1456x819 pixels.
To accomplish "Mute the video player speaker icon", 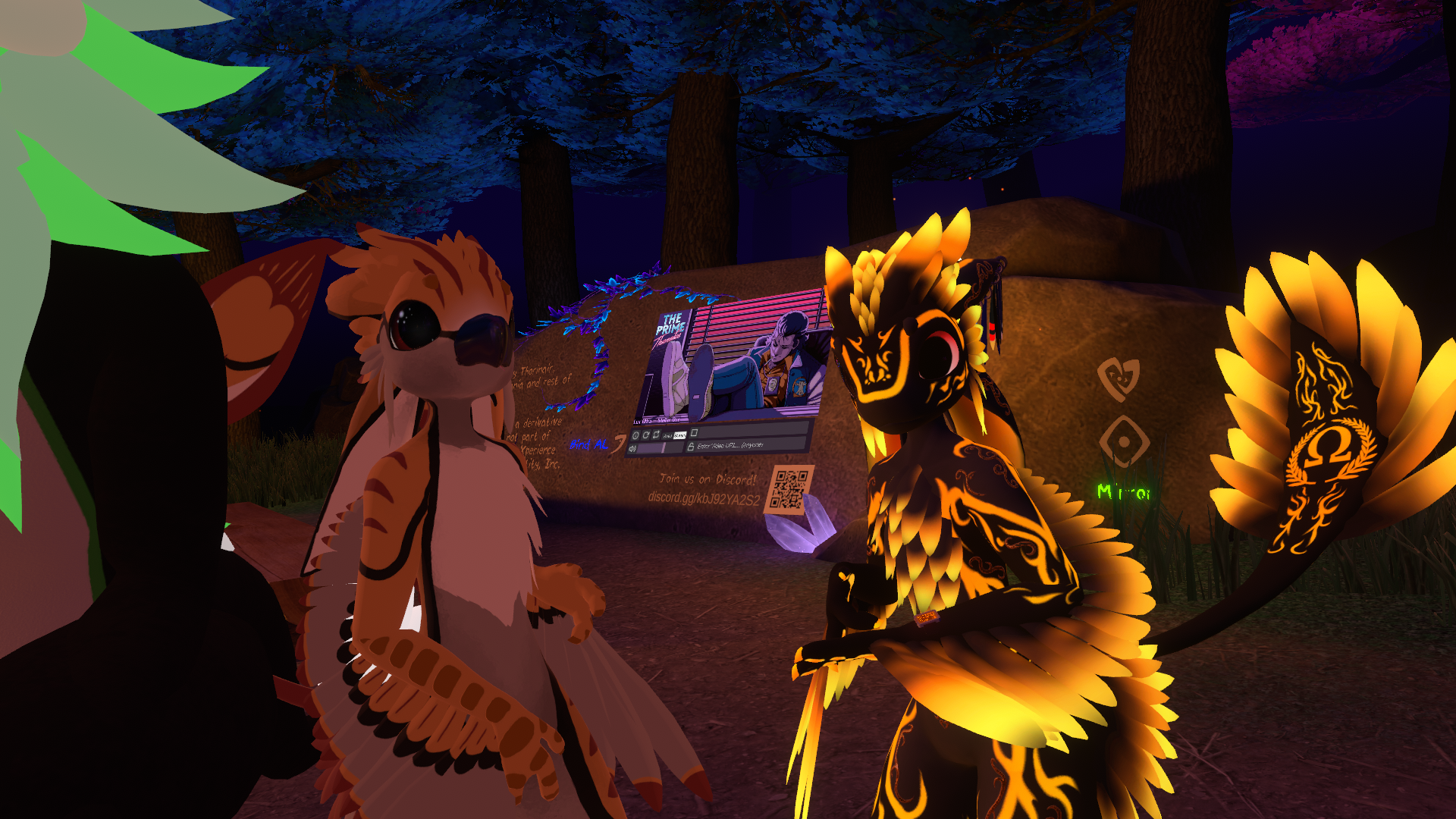I will 632,449.
